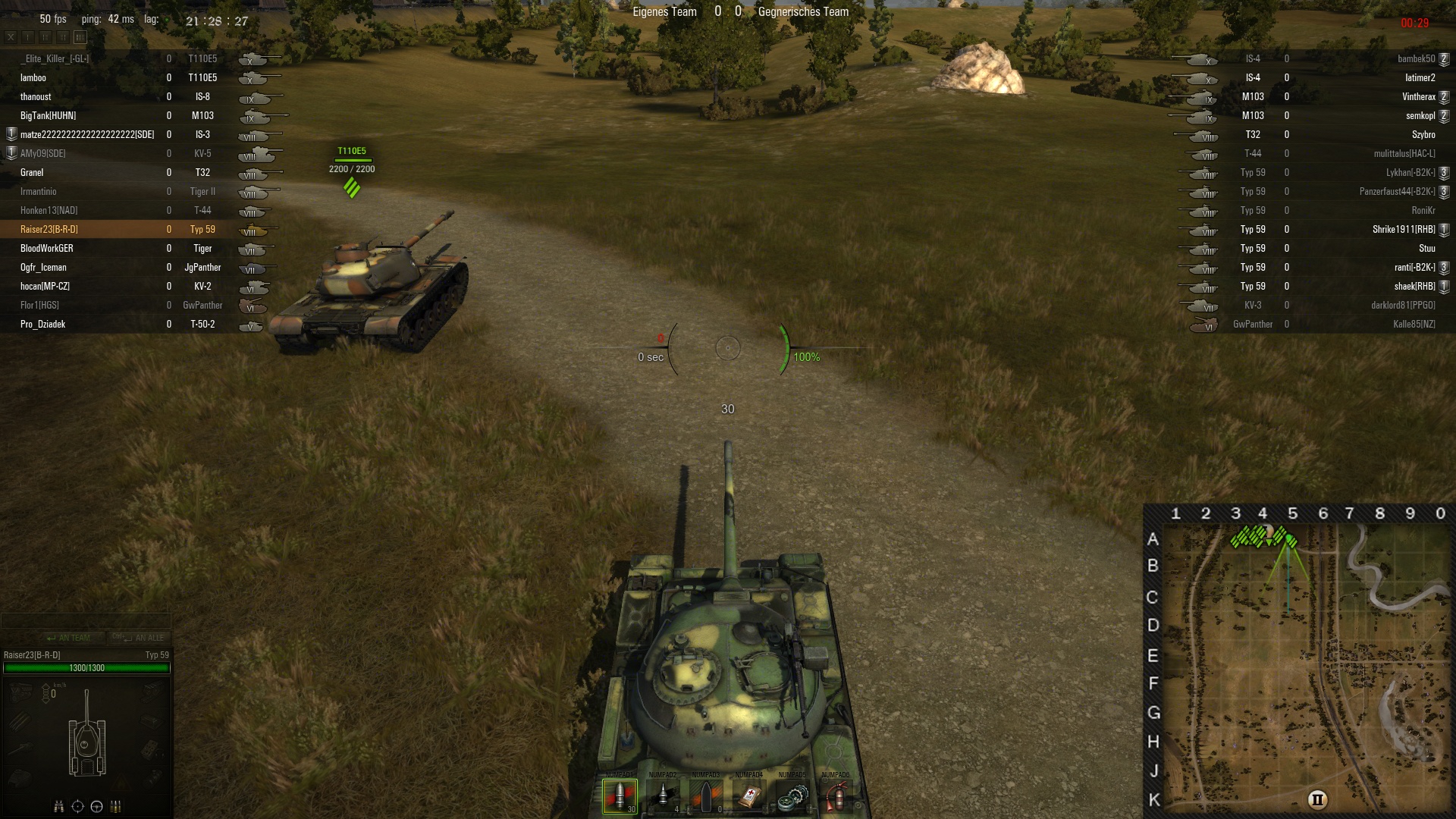1456x819 pixels.
Task: Select BigTank[HUHN] in the team list
Action: pos(48,115)
